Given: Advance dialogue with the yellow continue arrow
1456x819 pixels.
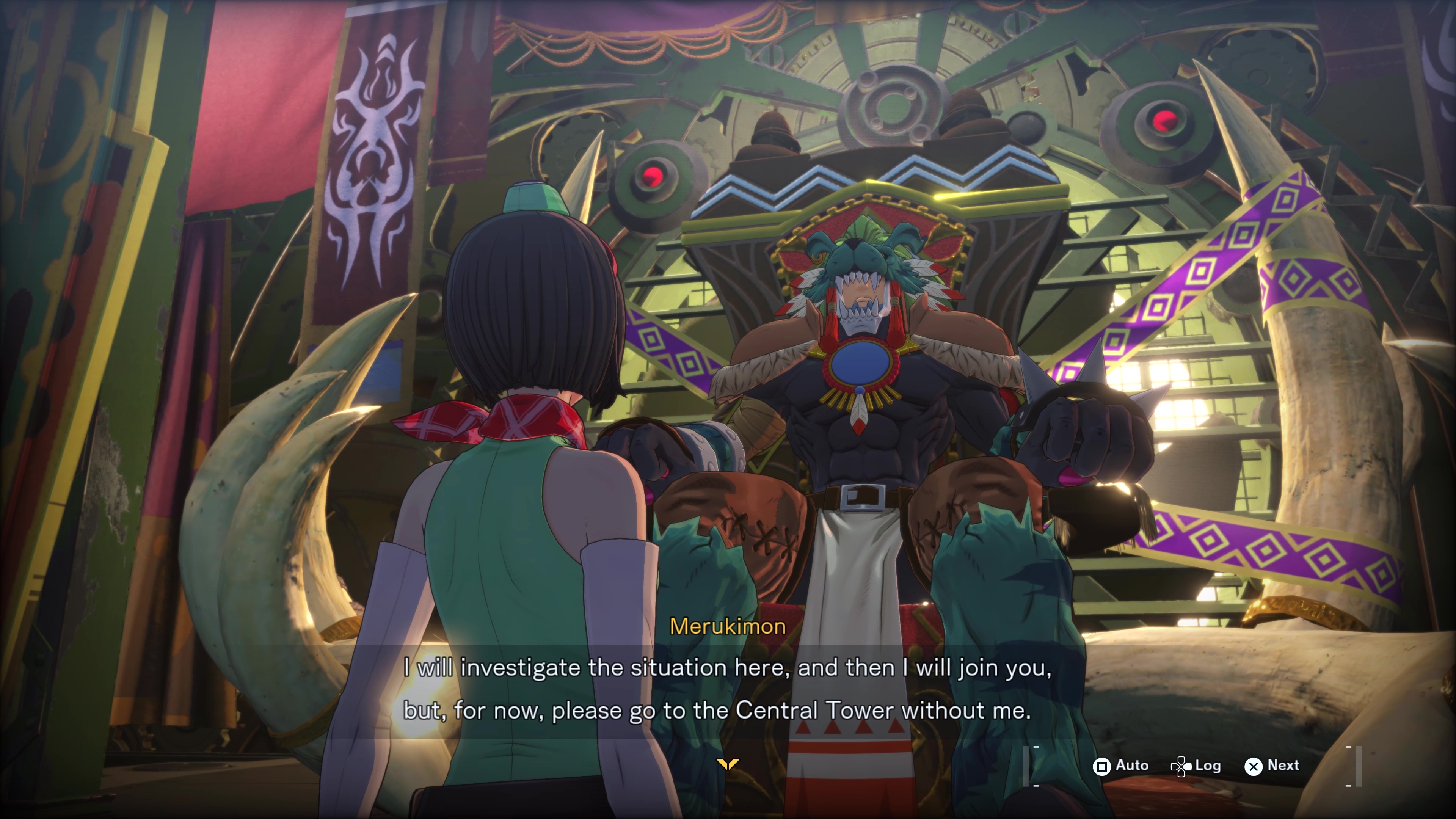Looking at the screenshot, I should pyautogui.click(x=728, y=764).
